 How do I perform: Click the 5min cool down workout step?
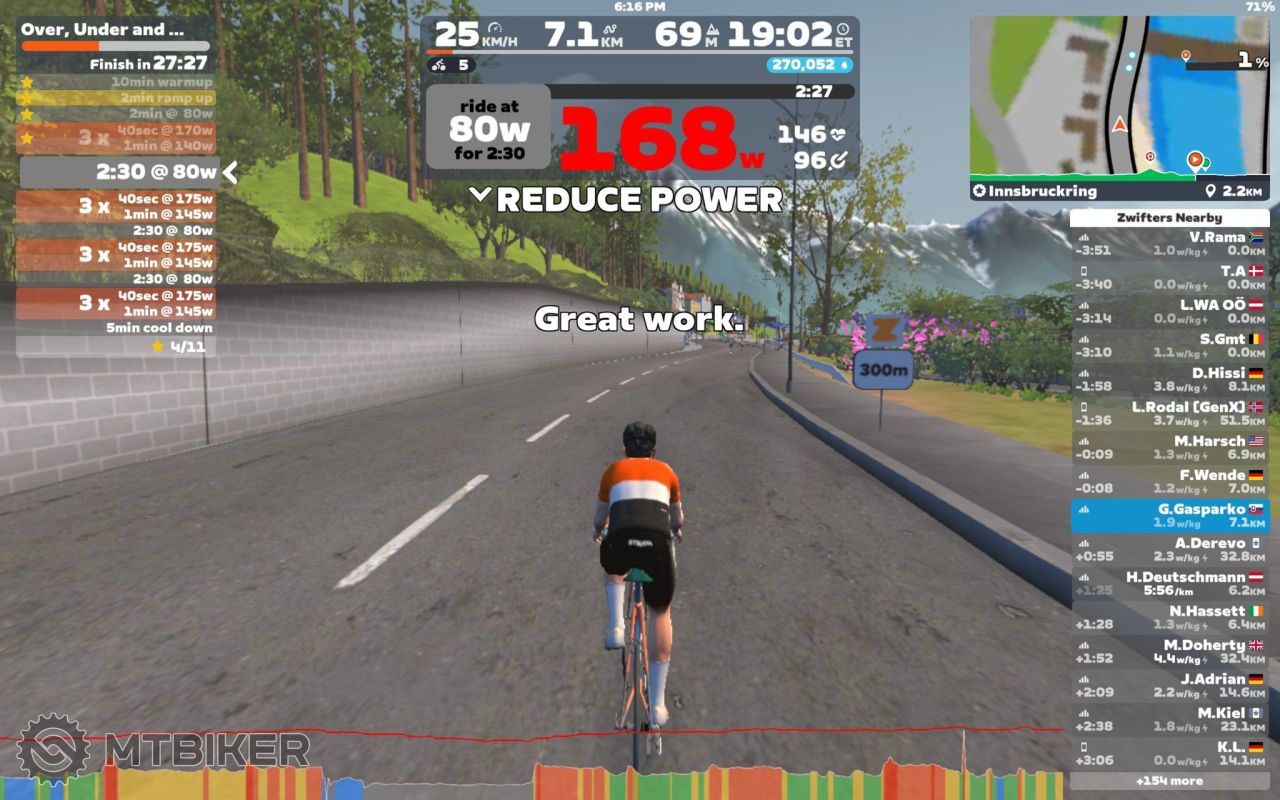point(116,328)
